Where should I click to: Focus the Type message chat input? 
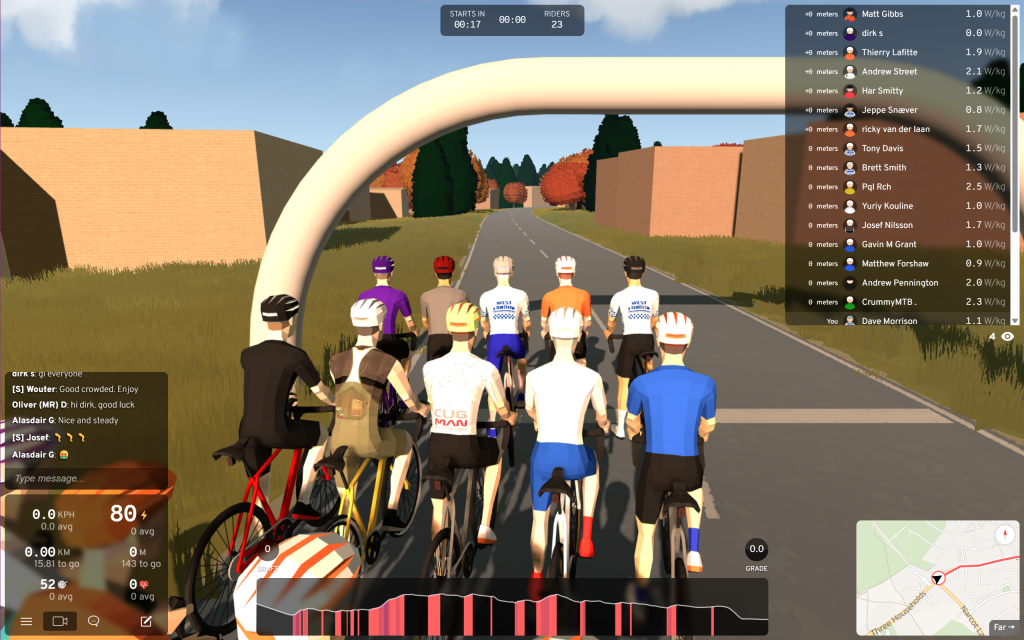point(85,478)
